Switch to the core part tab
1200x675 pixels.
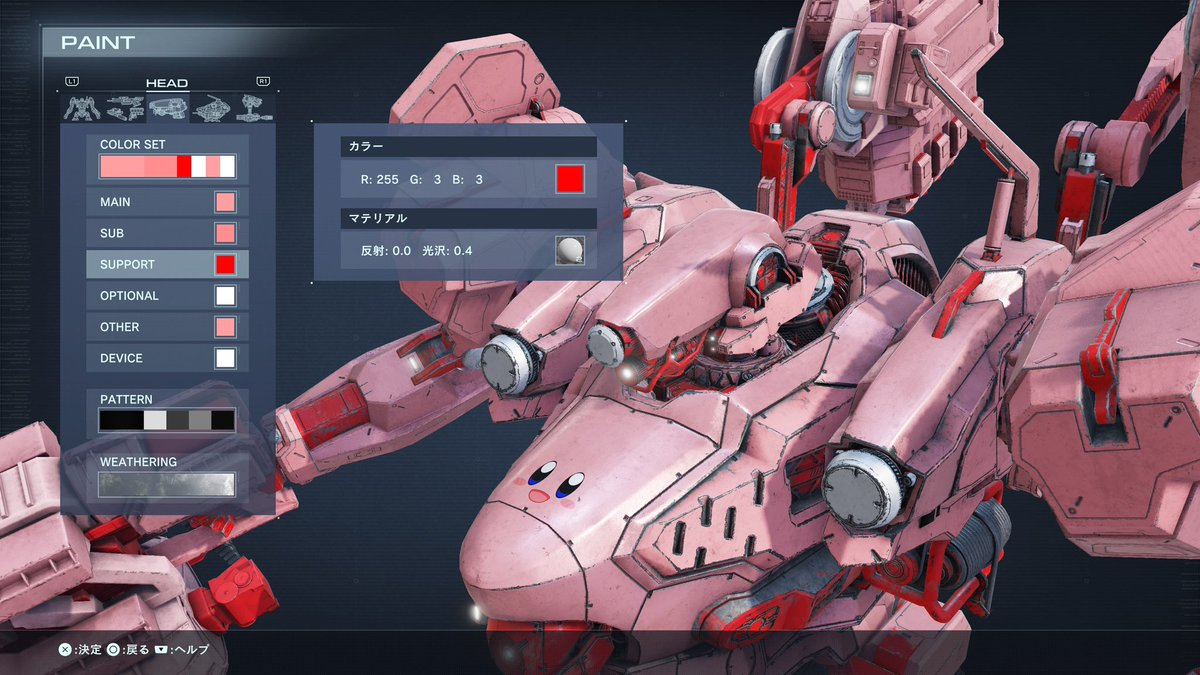pyautogui.click(x=209, y=108)
